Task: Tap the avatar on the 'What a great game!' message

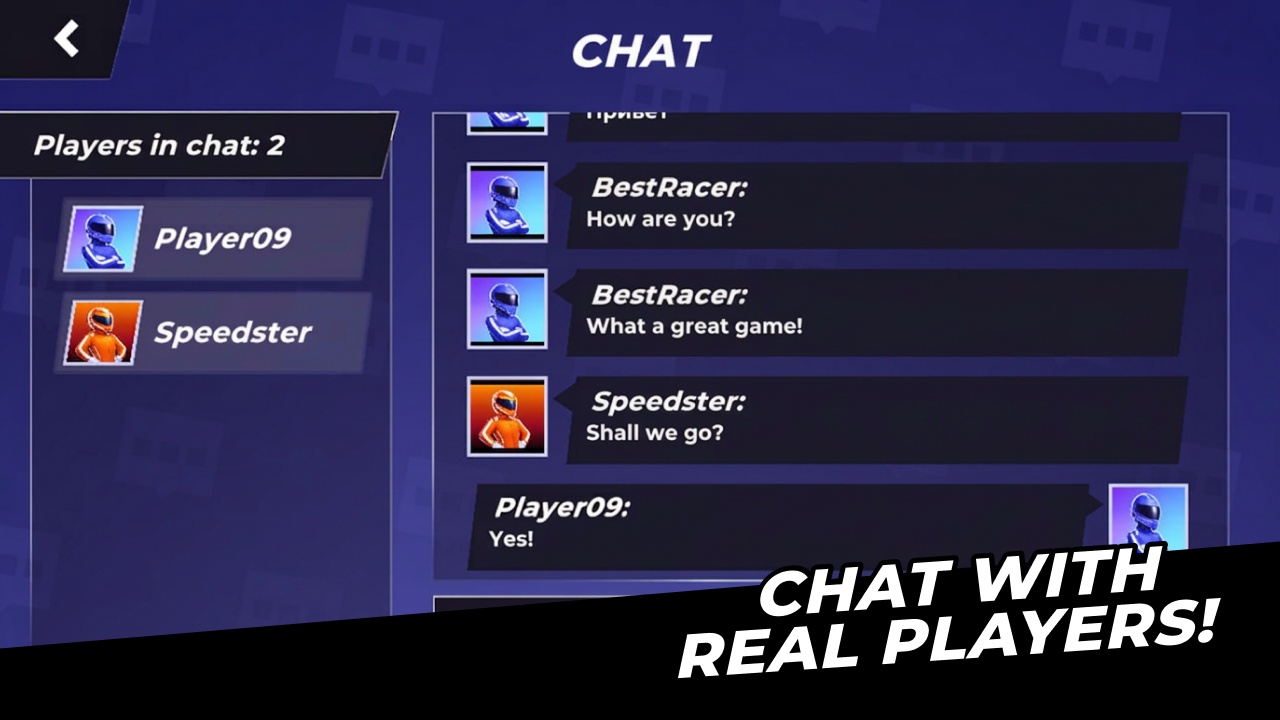Action: (506, 309)
